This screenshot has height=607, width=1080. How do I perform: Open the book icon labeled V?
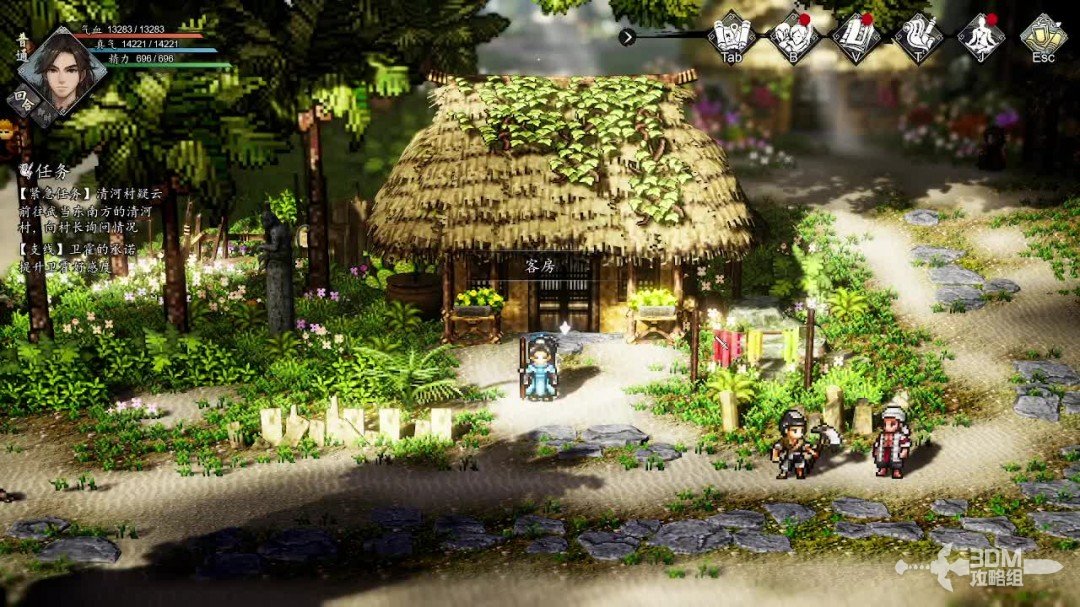pos(856,35)
